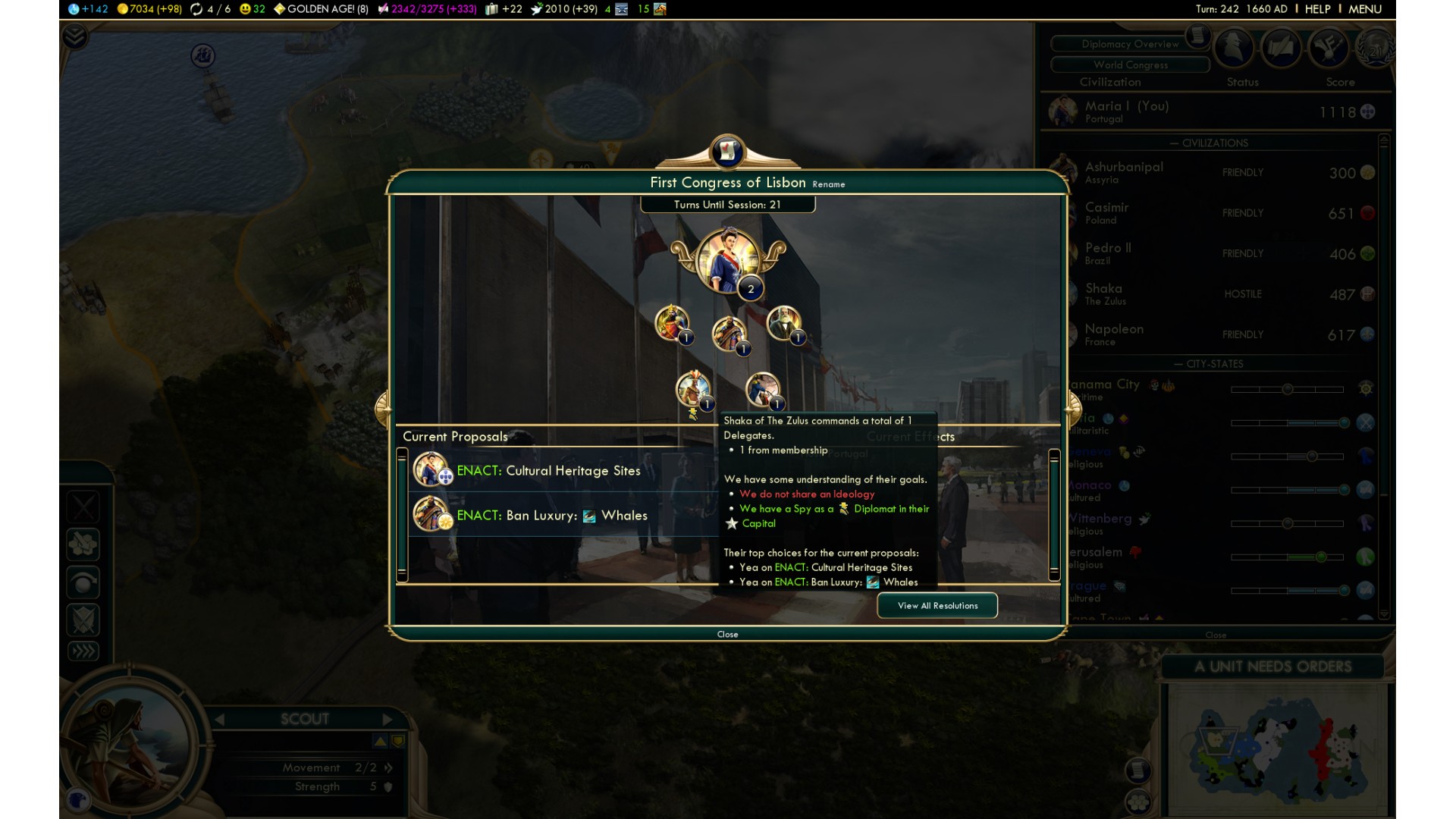This screenshot has height=819, width=1456.
Task: Open World Congress from diplomacy panel
Action: pos(1129,65)
